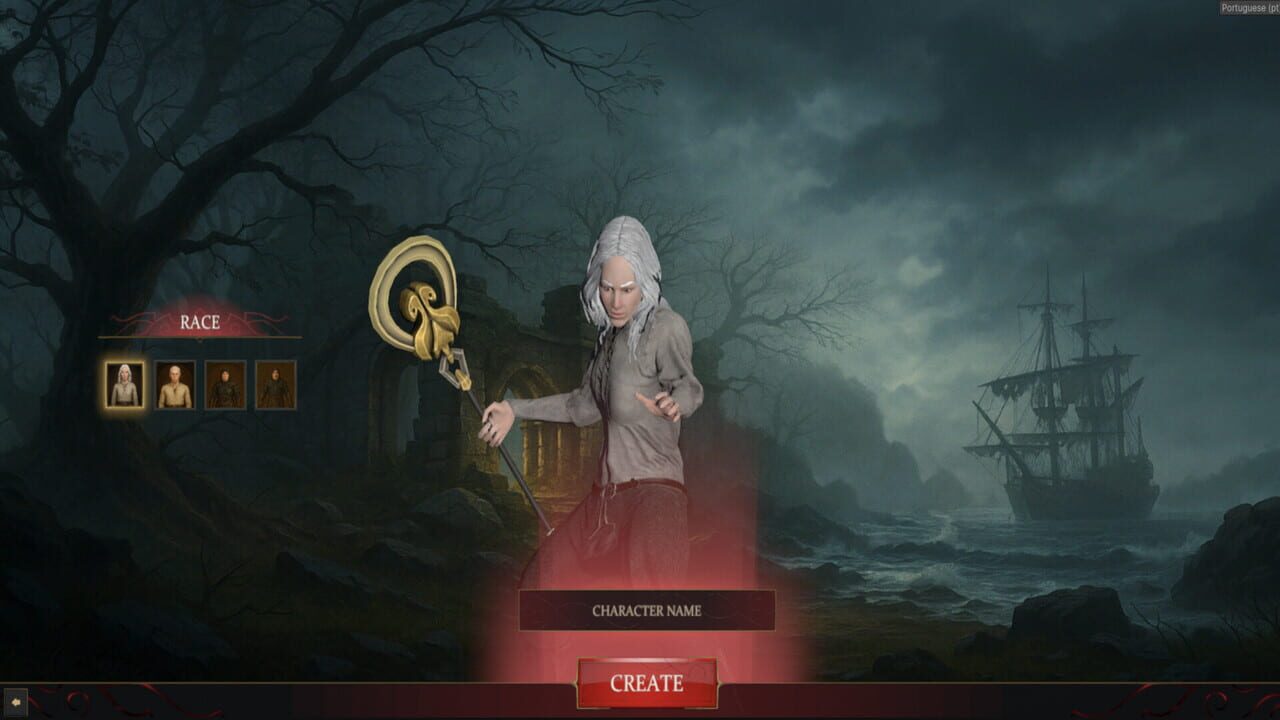The image size is (1280, 720).
Task: Switch race selection to the second portrait
Action: pyautogui.click(x=176, y=386)
